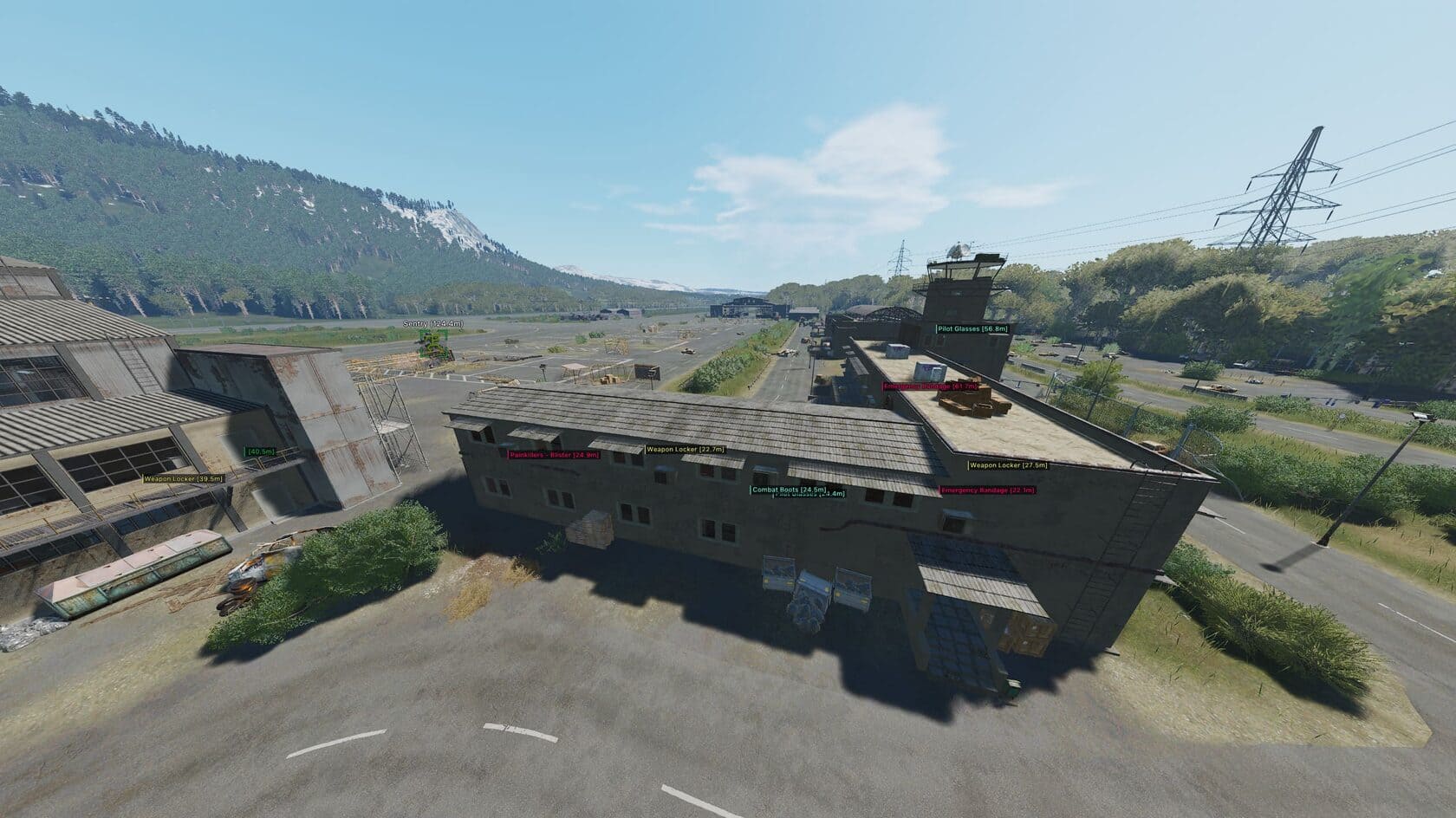Expand the Pilot Glasses [23.4m] overlapped label
Viewport: 1456px width, 818px height.
coord(810,496)
